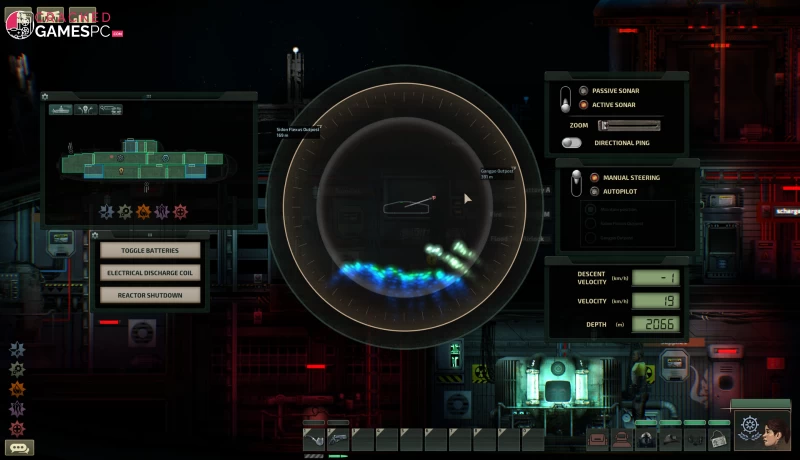Open the chat box speech-bubble button
The image size is (800, 460).
[x=19, y=448]
